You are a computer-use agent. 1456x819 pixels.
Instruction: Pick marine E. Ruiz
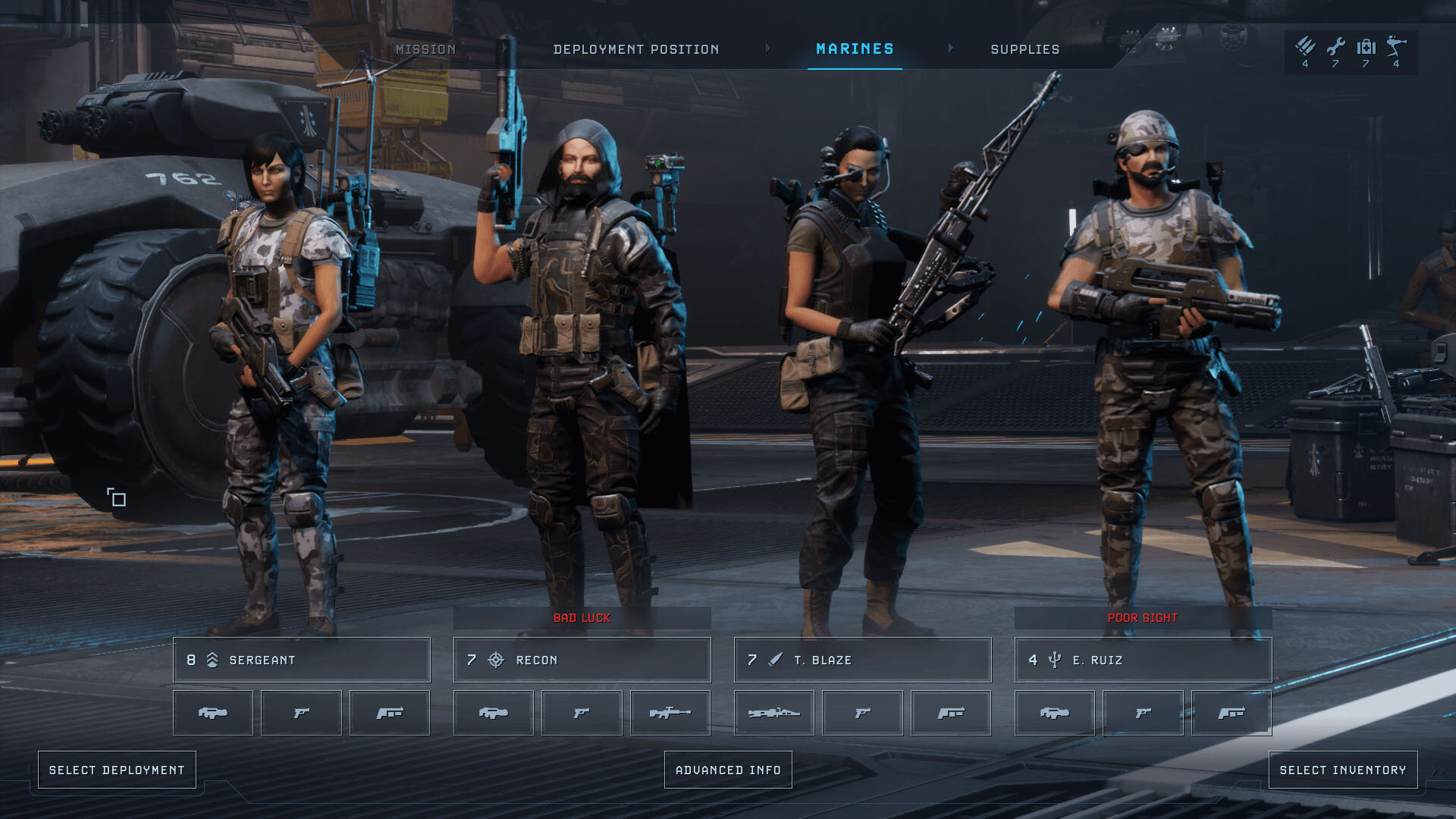[x=1143, y=660]
